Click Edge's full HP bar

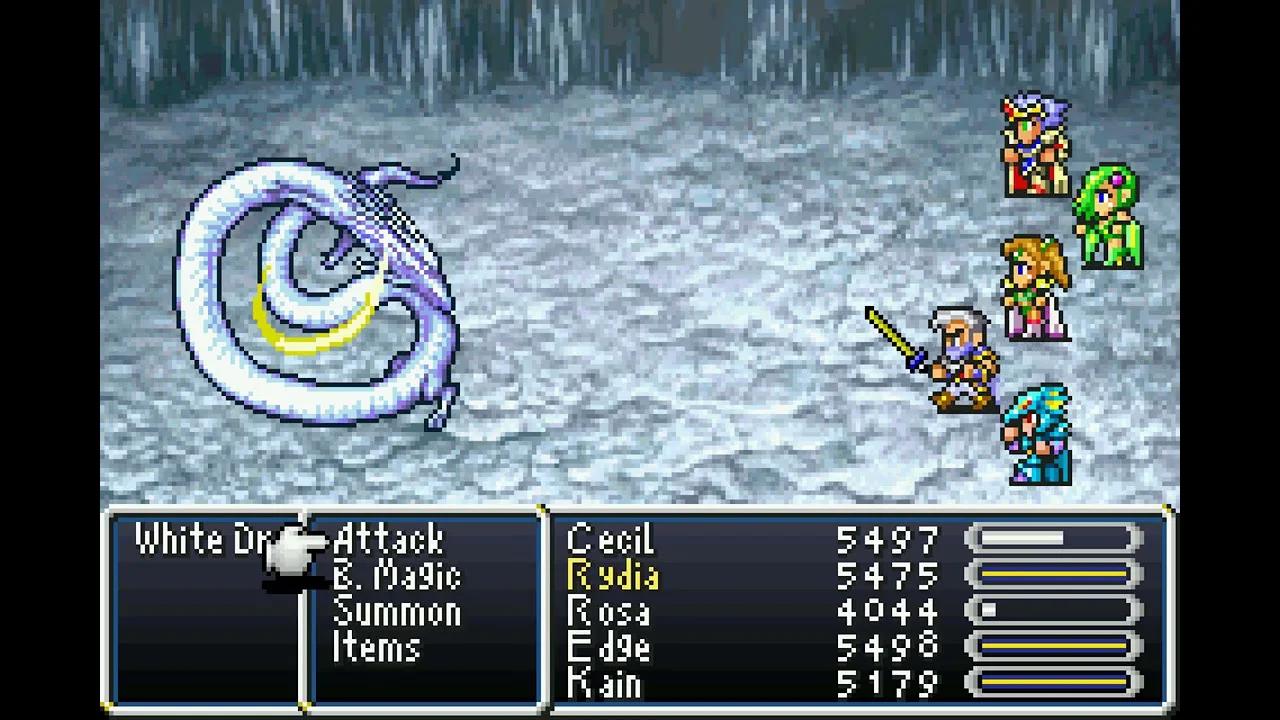coord(1050,648)
